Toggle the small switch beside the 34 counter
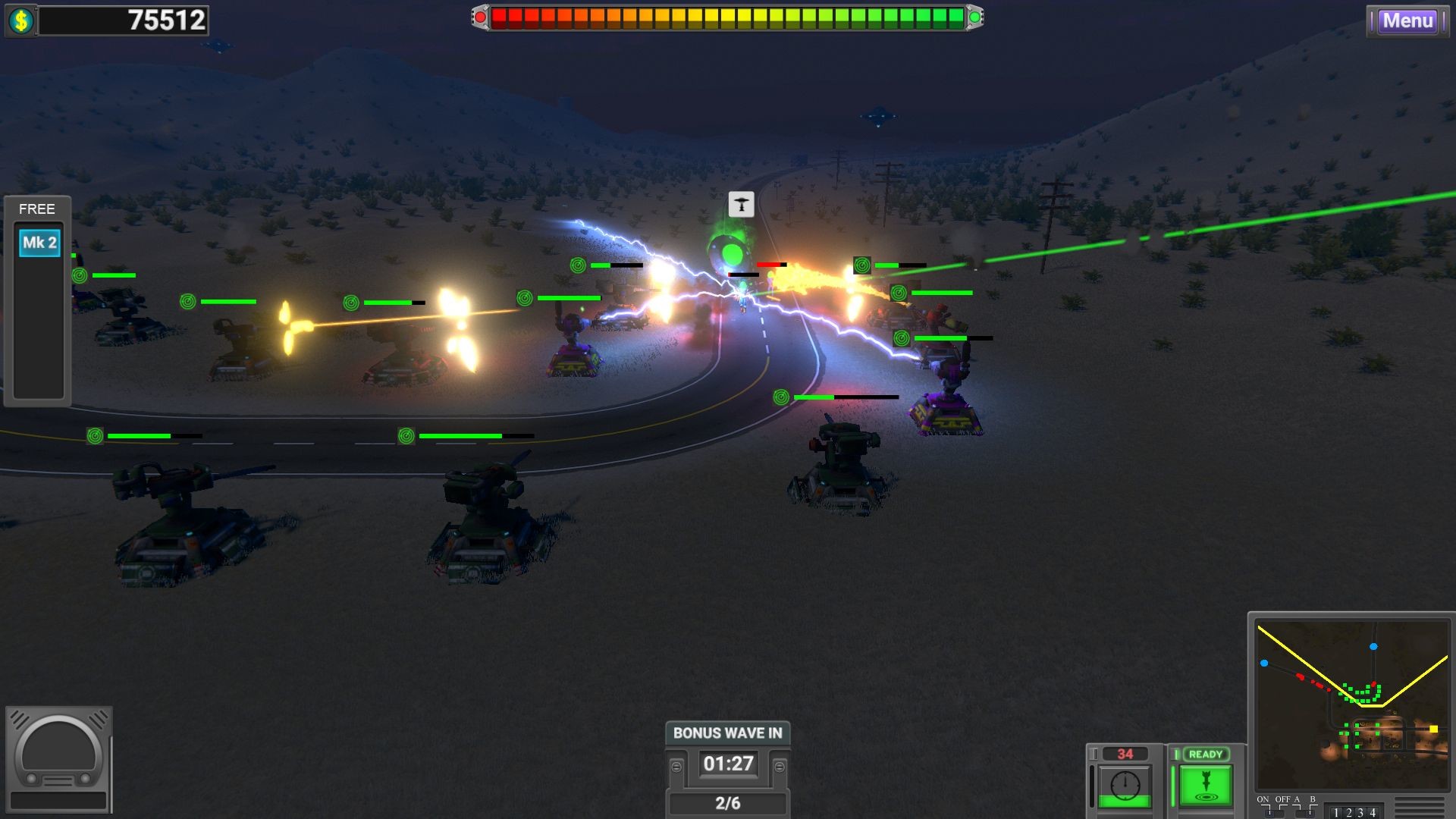 (1095, 754)
